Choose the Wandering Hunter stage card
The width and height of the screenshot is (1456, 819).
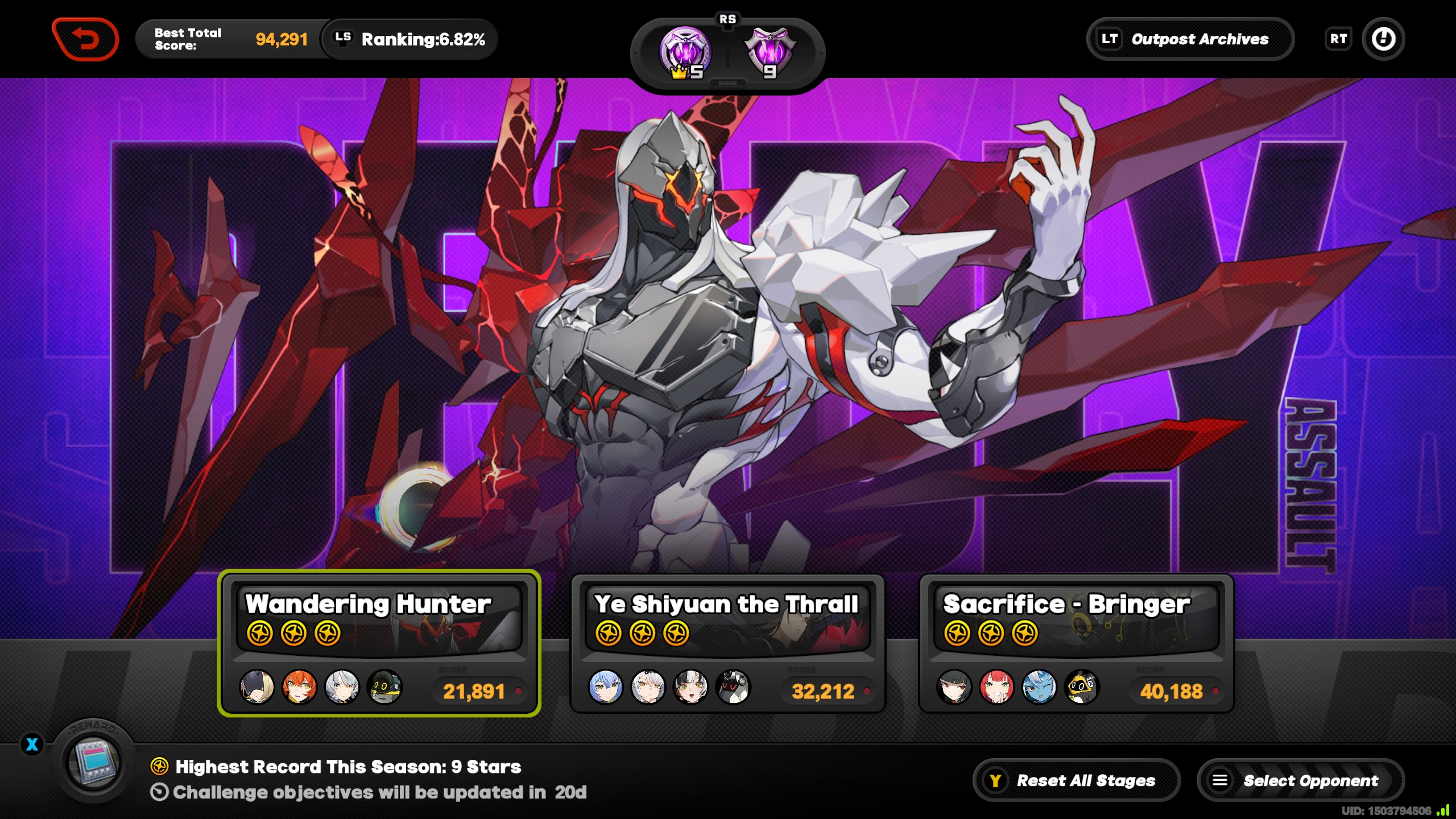(x=379, y=643)
